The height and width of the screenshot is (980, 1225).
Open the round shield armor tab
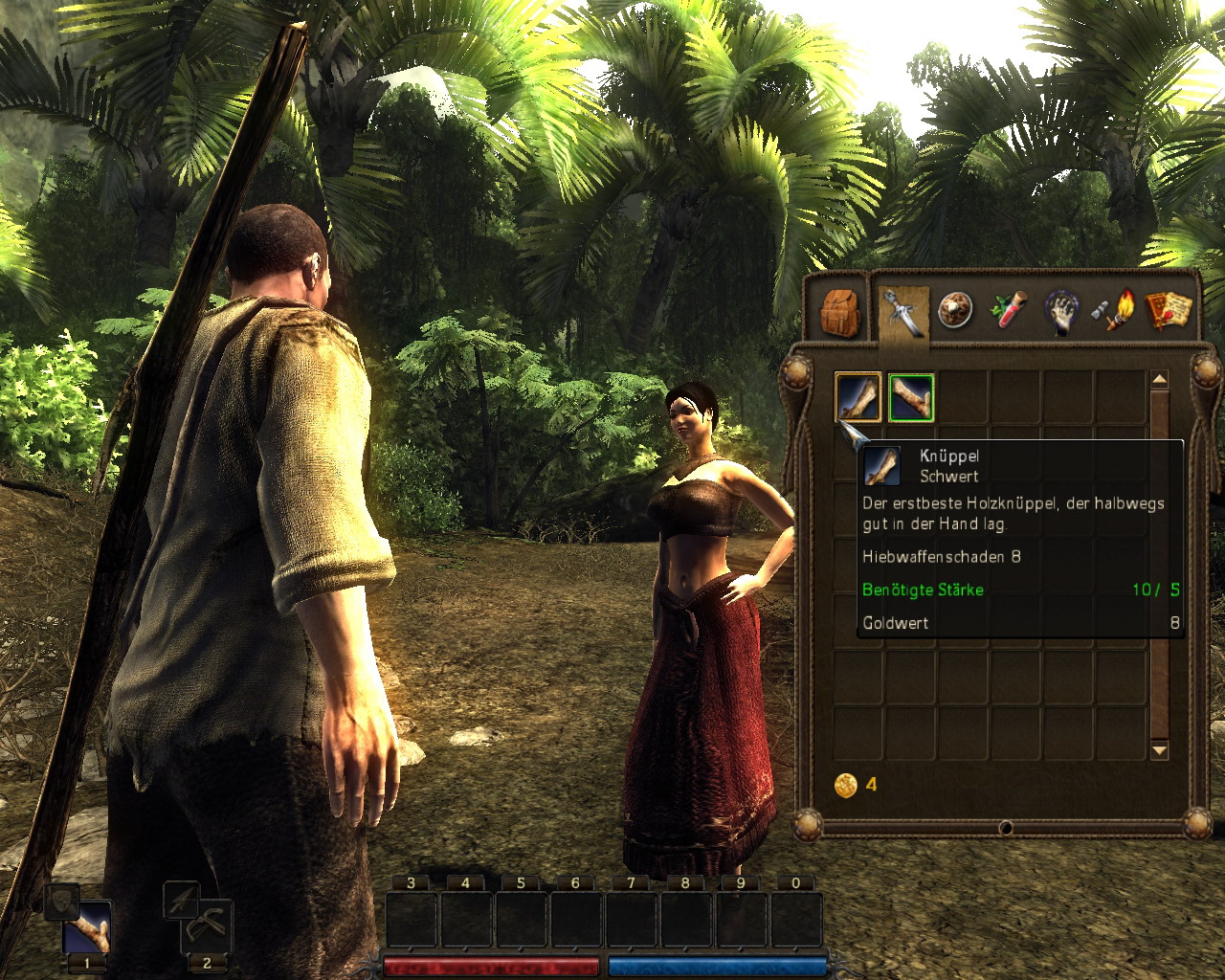pos(954,310)
